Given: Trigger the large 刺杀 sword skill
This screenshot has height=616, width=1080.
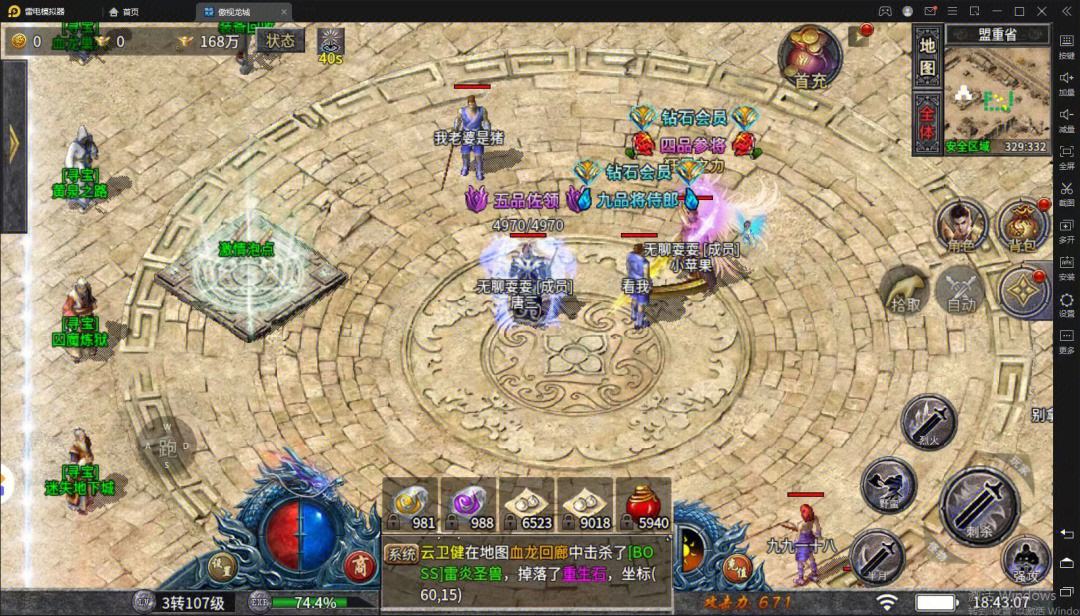Looking at the screenshot, I should coord(980,506).
